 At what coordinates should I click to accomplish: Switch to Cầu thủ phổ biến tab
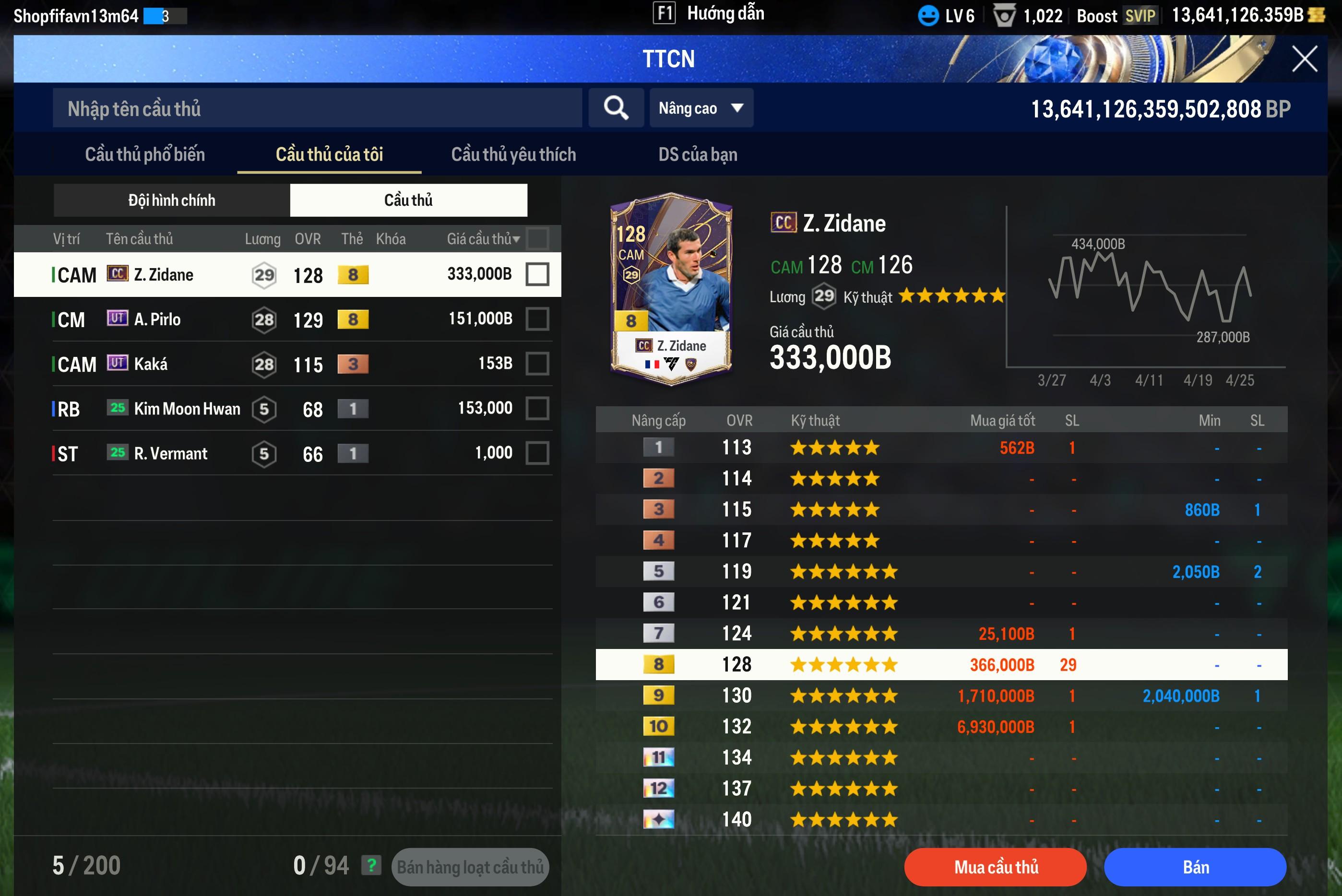144,154
